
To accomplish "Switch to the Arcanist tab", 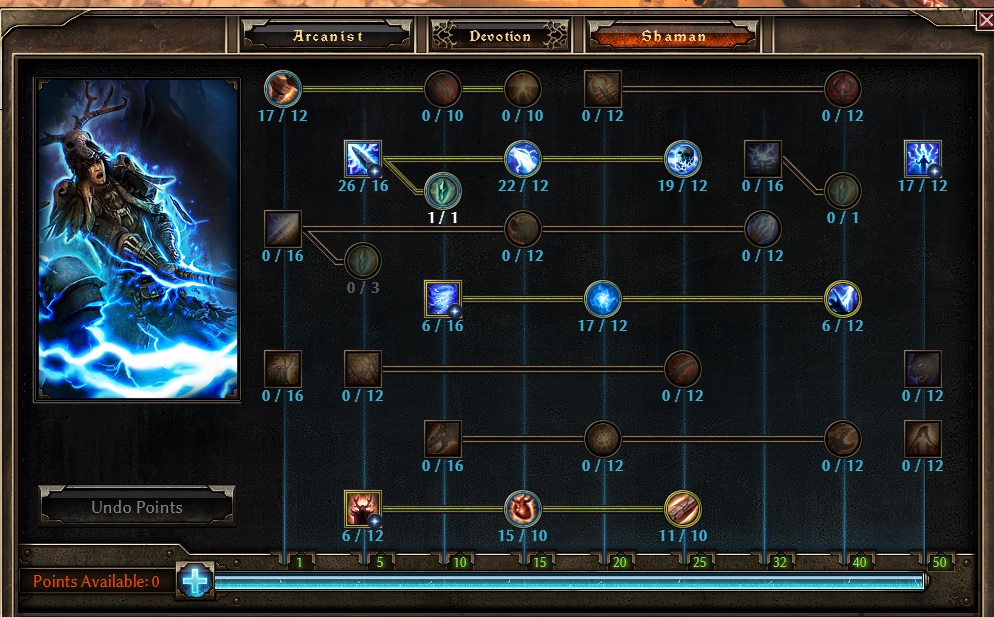I will coord(328,36).
